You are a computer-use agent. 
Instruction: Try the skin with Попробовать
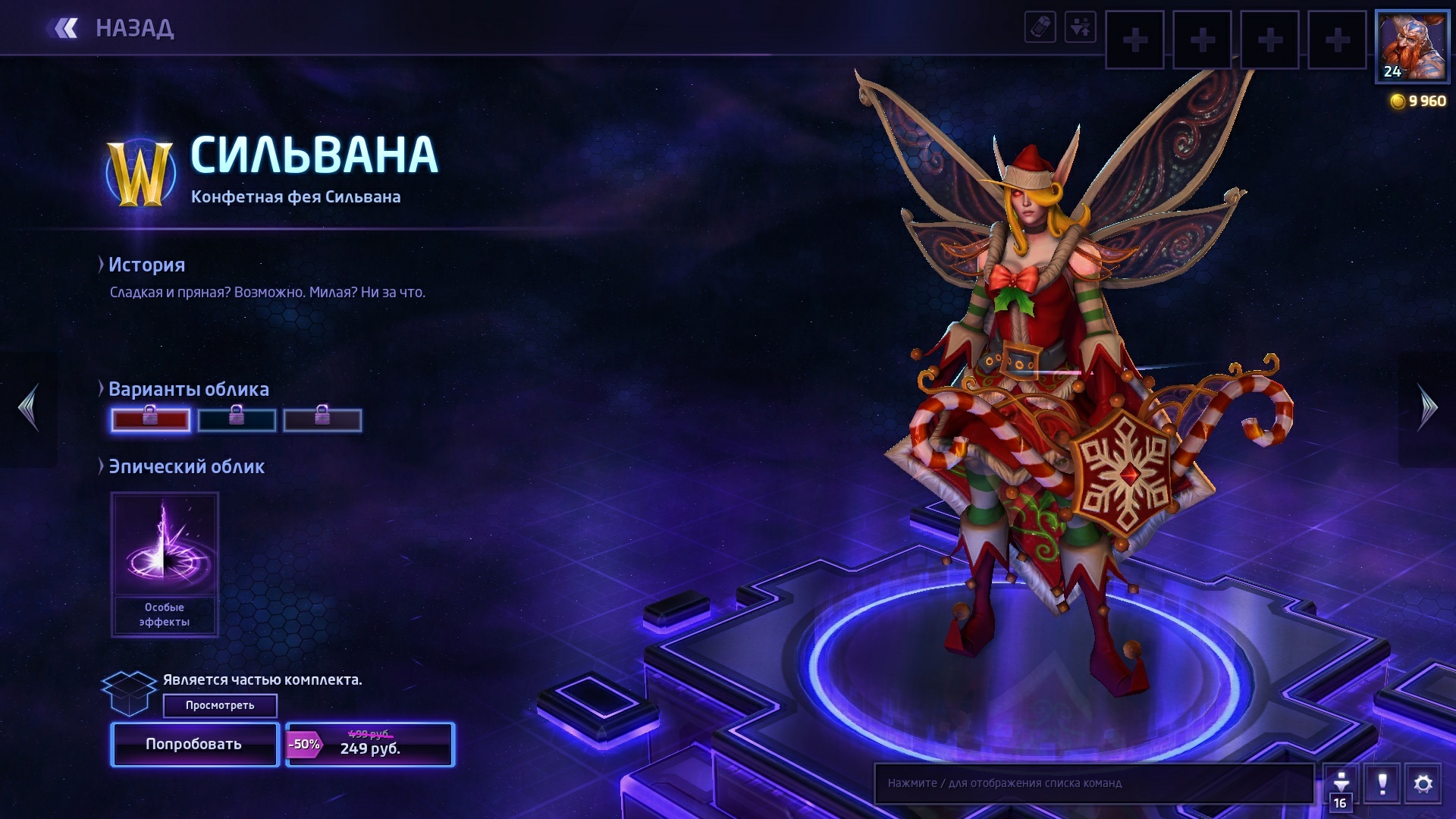click(x=195, y=745)
